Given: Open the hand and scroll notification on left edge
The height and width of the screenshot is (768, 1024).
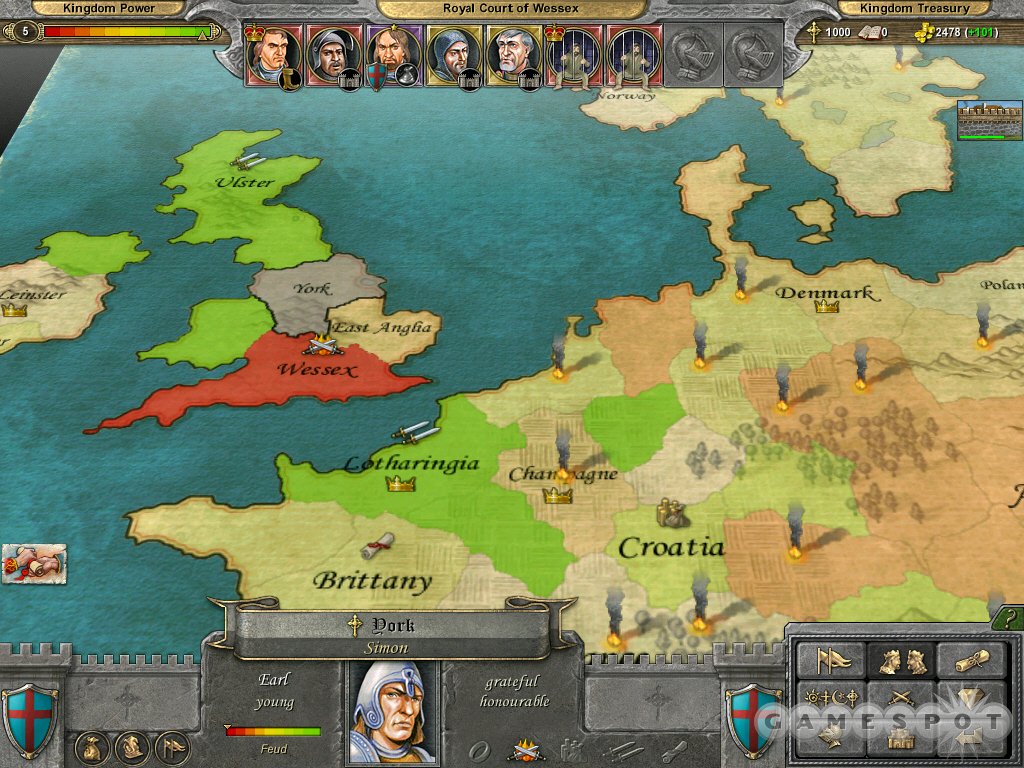Looking at the screenshot, I should tap(34, 563).
